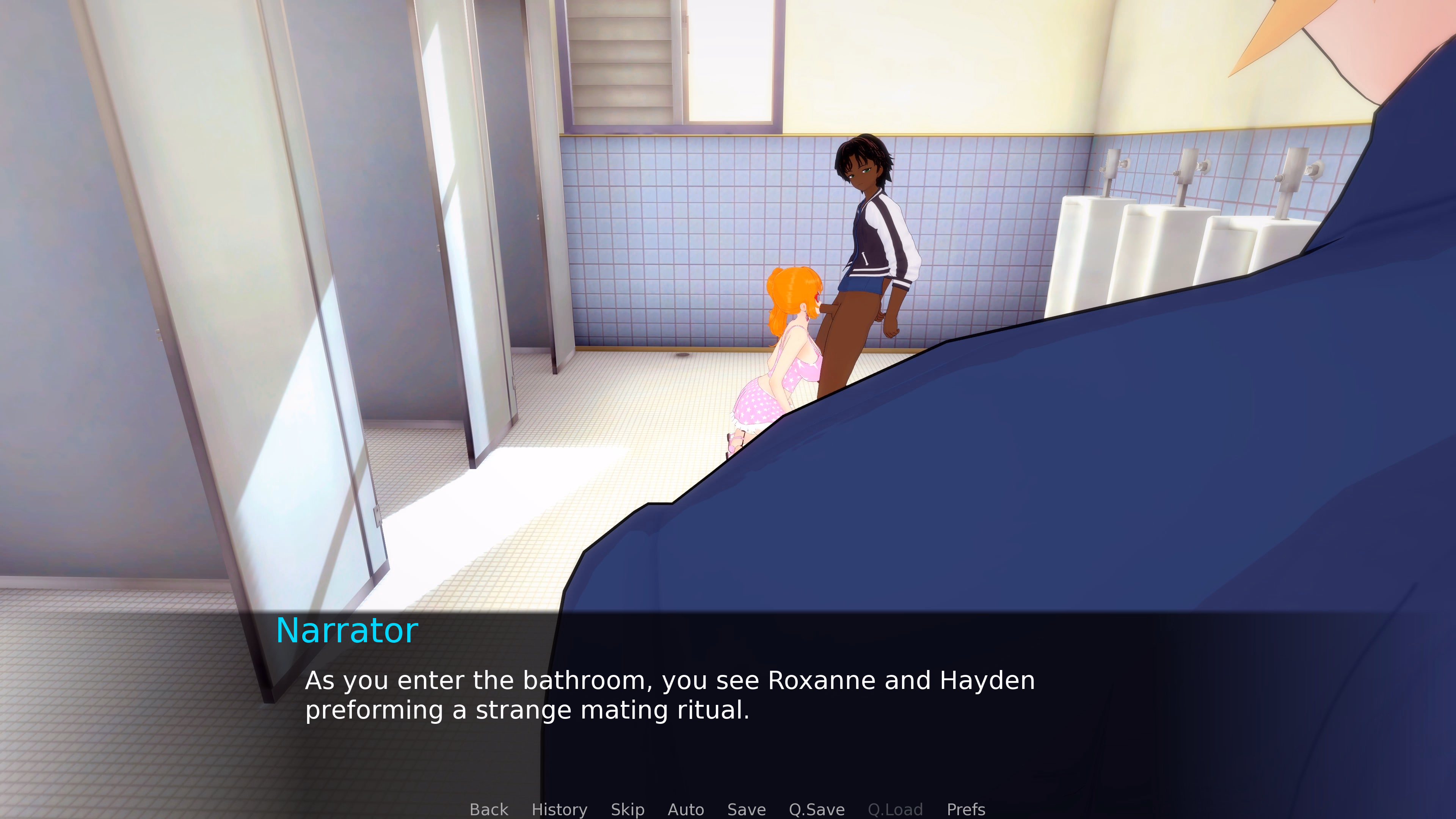Toggle Auto mode from the quick menu
This screenshot has width=1456, height=819.
pos(686,810)
